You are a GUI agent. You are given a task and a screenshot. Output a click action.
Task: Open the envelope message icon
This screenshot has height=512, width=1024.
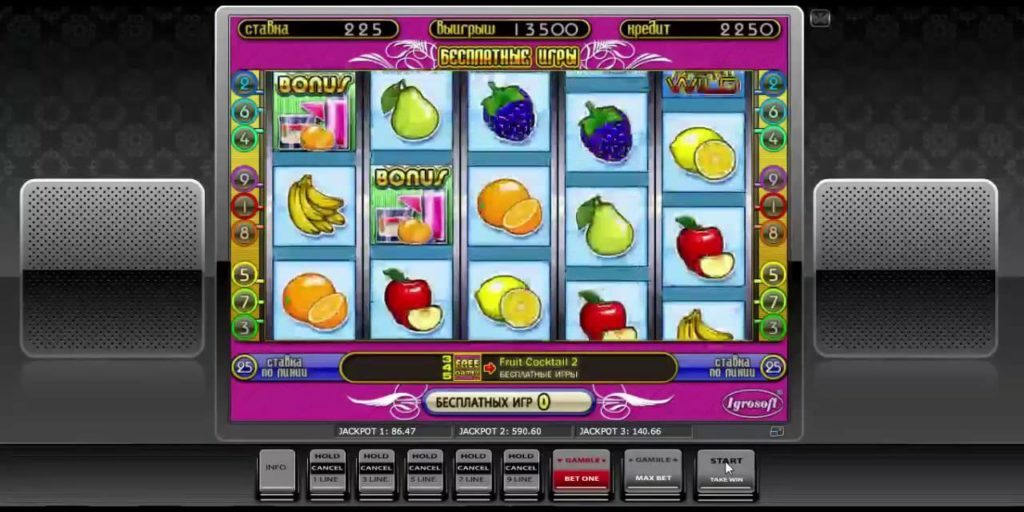point(820,18)
